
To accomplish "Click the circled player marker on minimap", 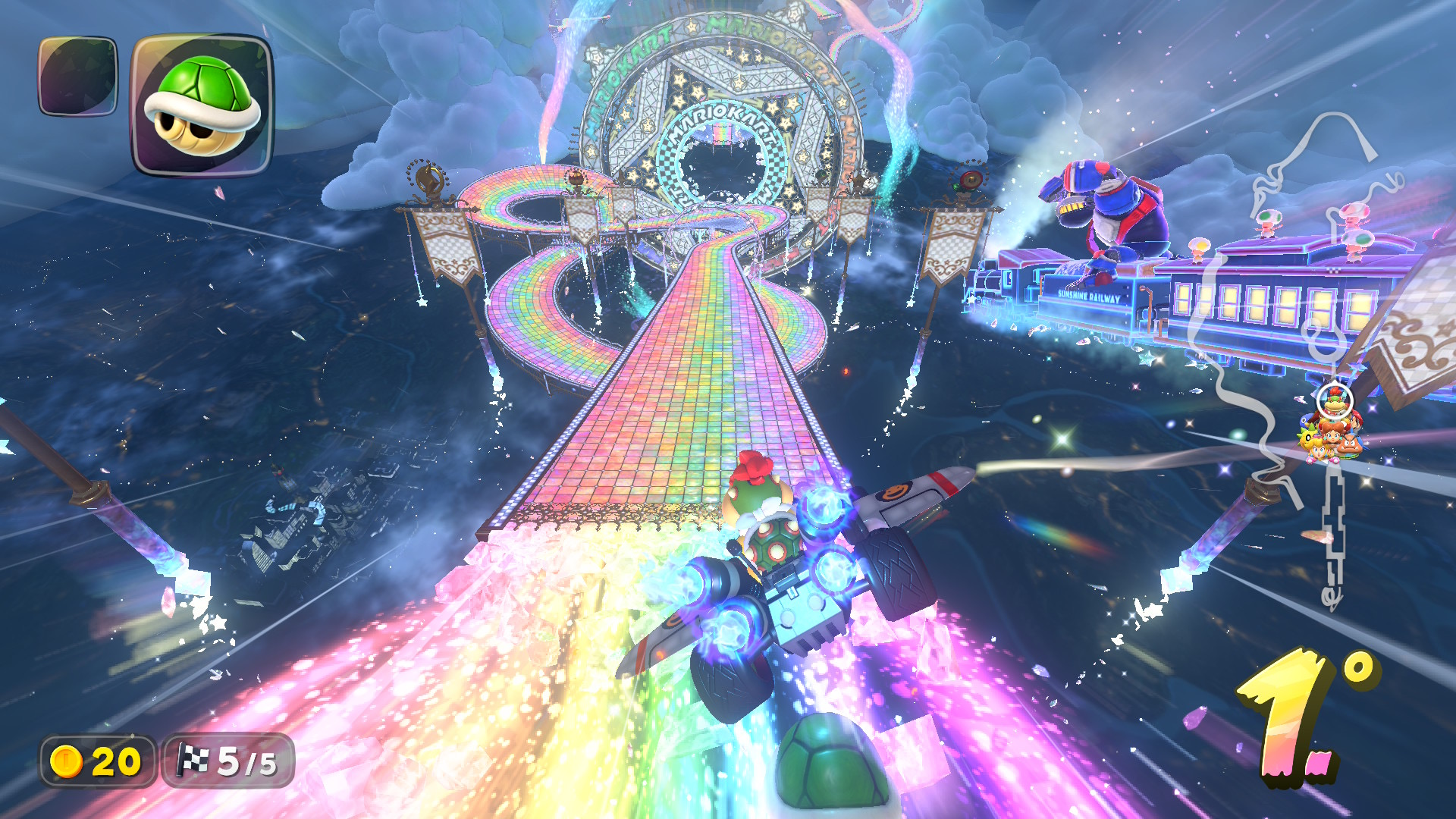I will pyautogui.click(x=1334, y=400).
